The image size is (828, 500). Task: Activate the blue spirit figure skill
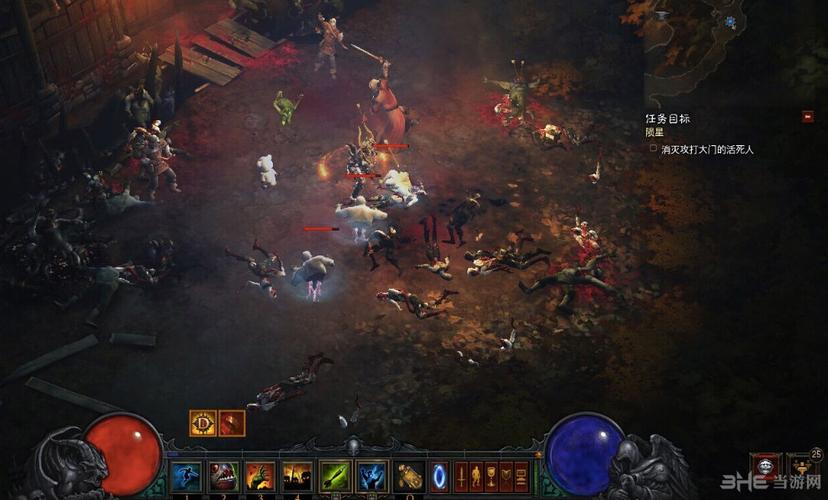pos(372,475)
